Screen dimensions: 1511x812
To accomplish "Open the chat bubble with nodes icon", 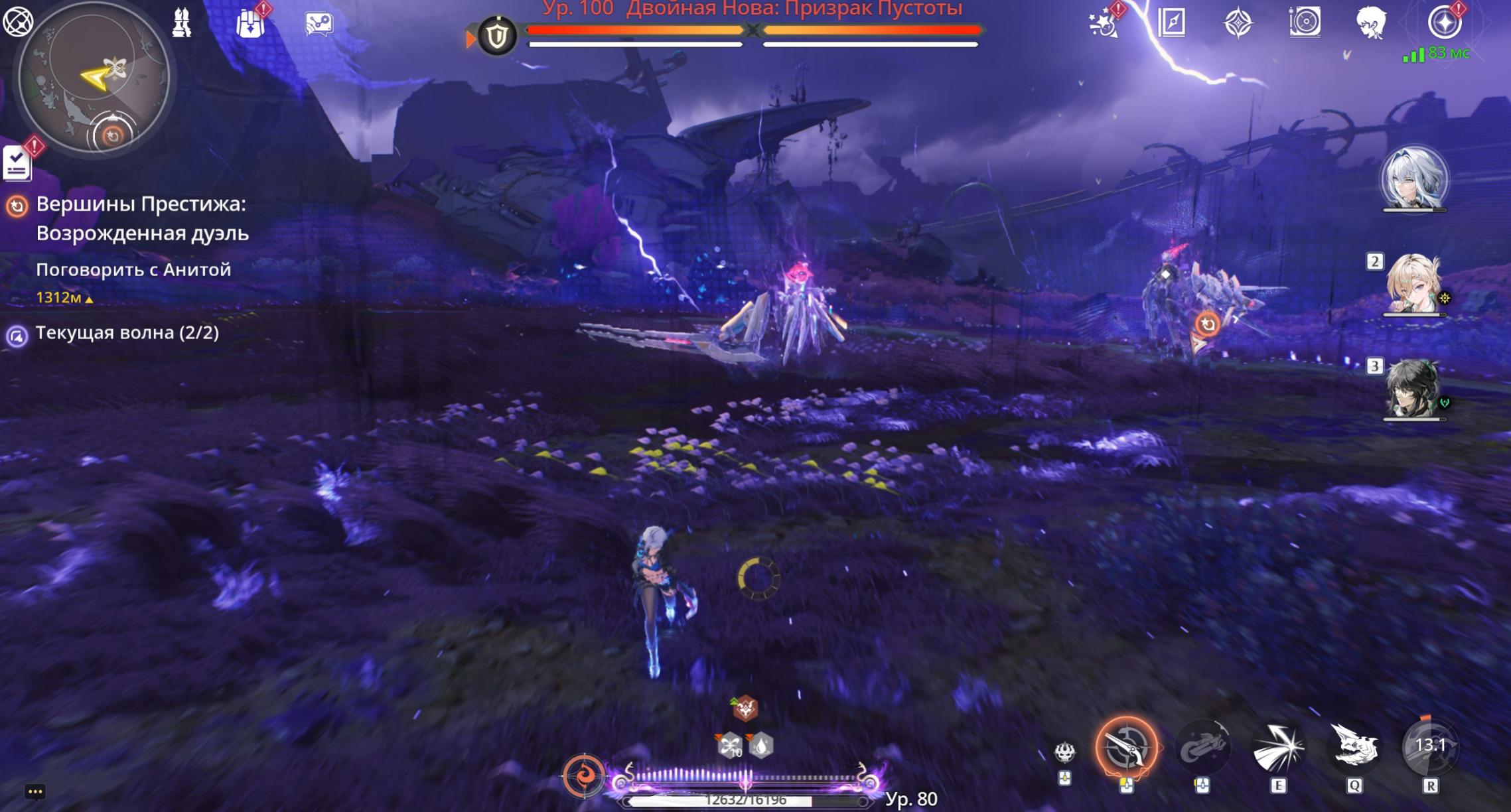I will point(319,24).
